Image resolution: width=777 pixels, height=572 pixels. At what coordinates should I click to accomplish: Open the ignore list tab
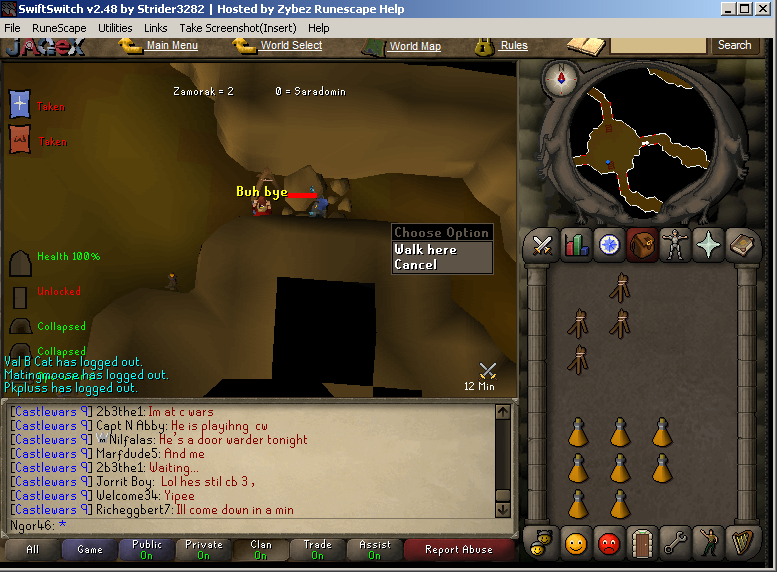pos(609,542)
